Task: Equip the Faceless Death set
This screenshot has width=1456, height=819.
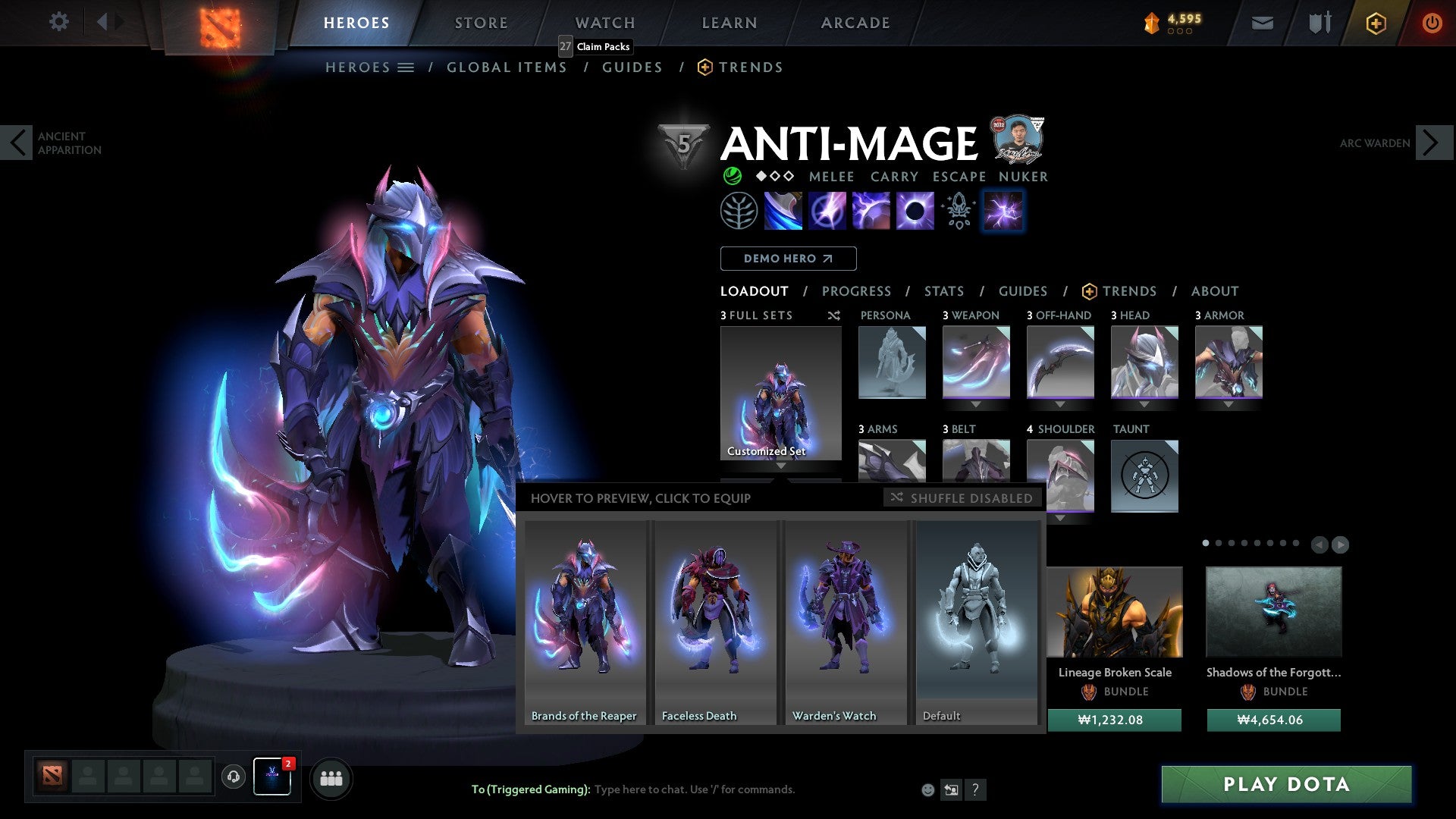Action: tap(715, 622)
